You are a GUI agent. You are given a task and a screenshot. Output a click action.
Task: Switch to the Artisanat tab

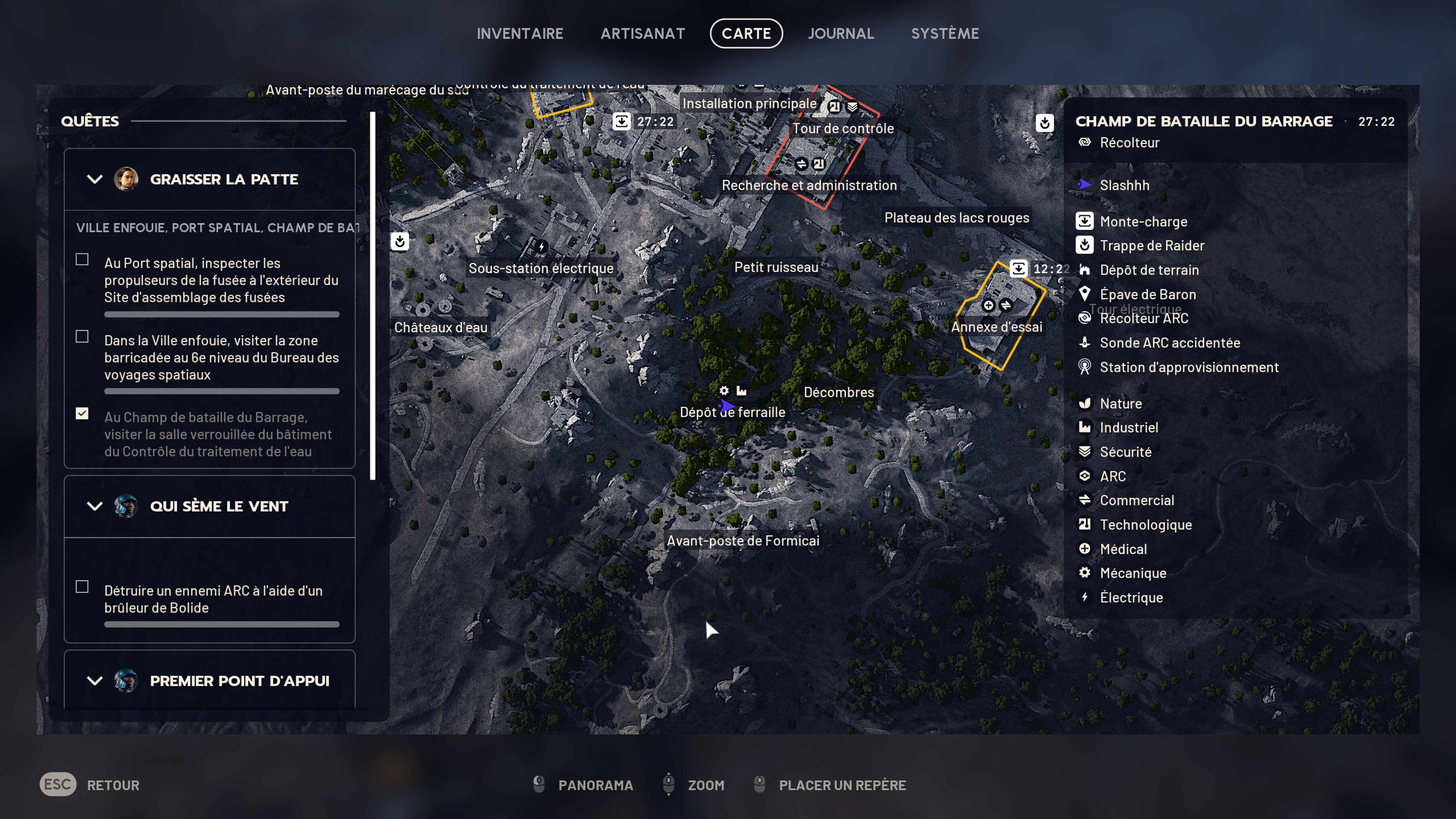tap(642, 33)
